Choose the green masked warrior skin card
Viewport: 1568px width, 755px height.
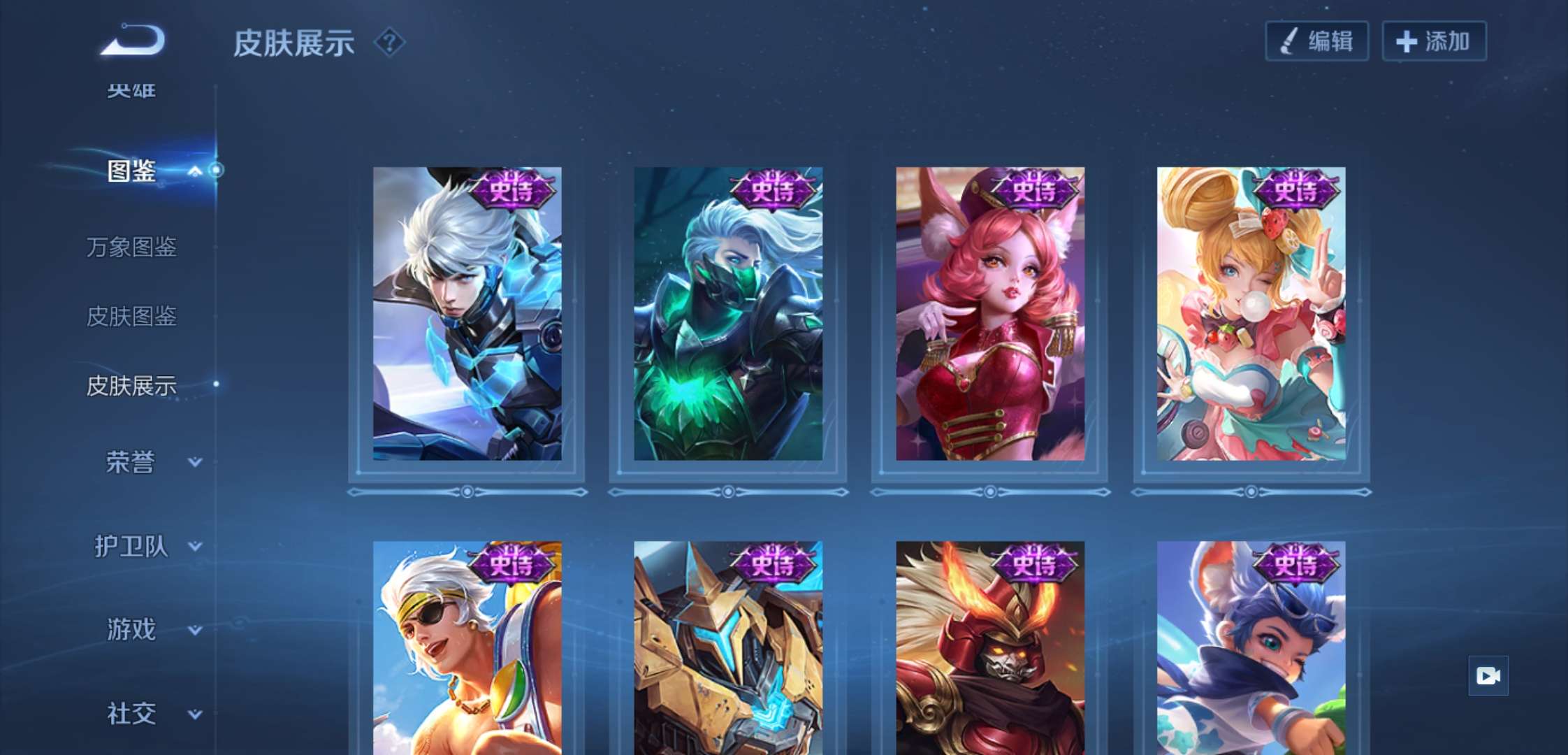pyautogui.click(x=728, y=314)
